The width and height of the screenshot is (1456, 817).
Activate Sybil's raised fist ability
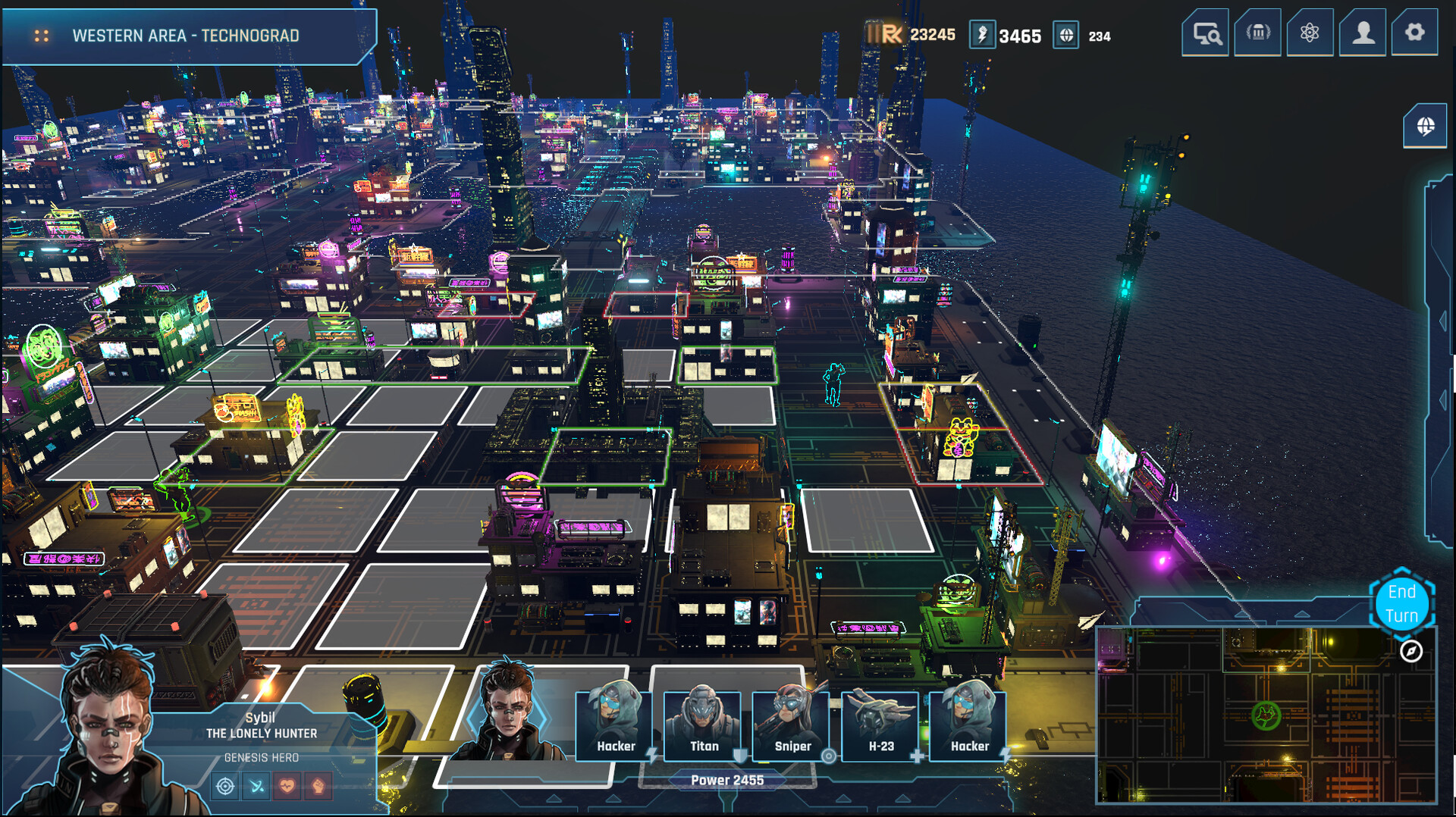[x=318, y=786]
